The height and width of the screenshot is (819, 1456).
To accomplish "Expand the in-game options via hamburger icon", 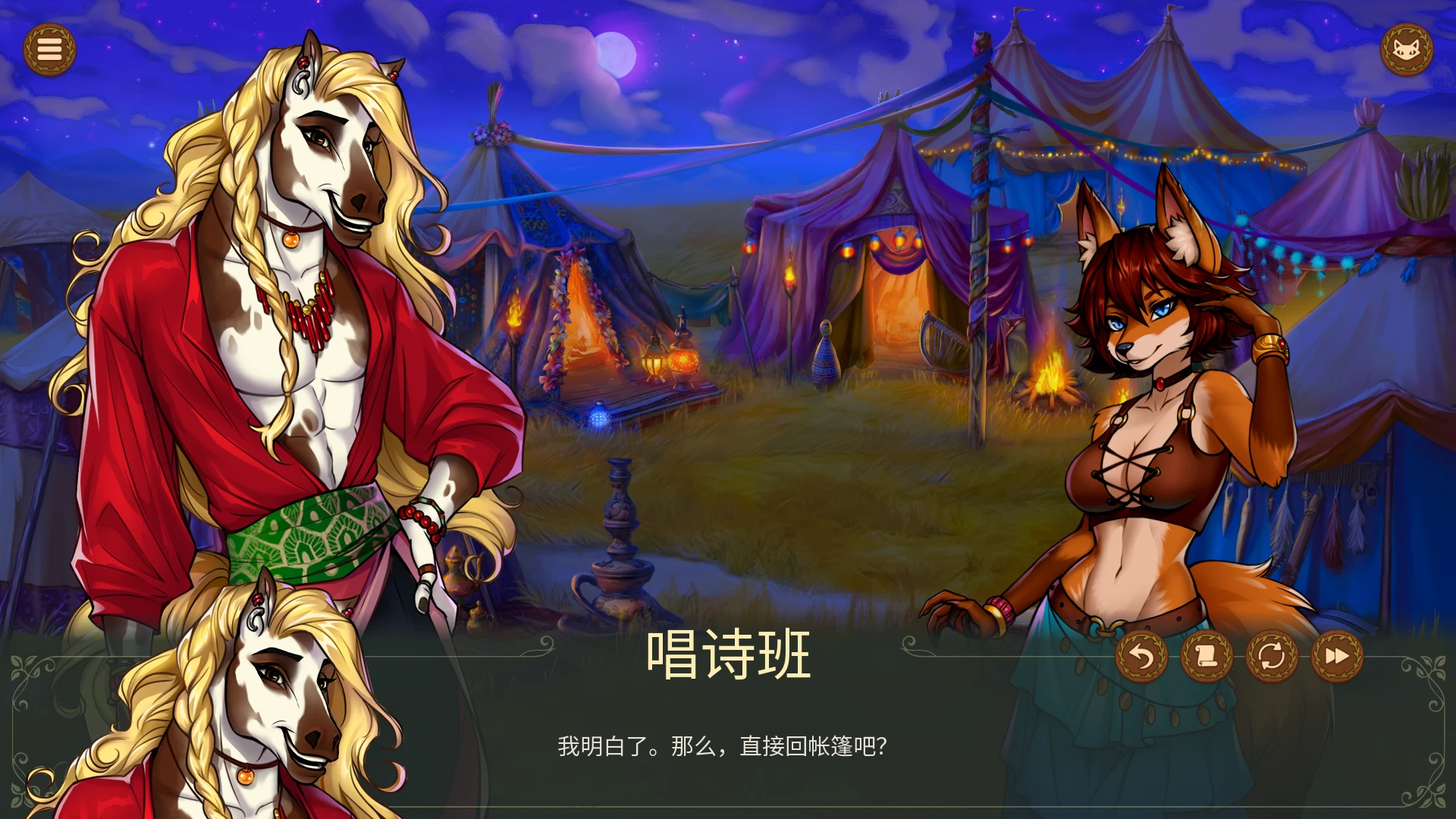I will pos(50,49).
